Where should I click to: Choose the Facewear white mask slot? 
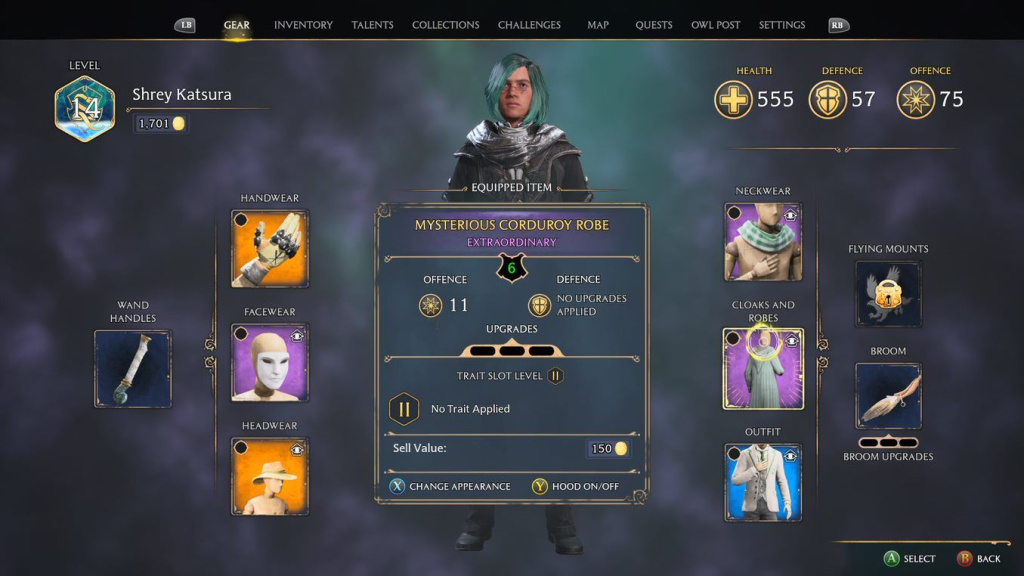coord(270,362)
